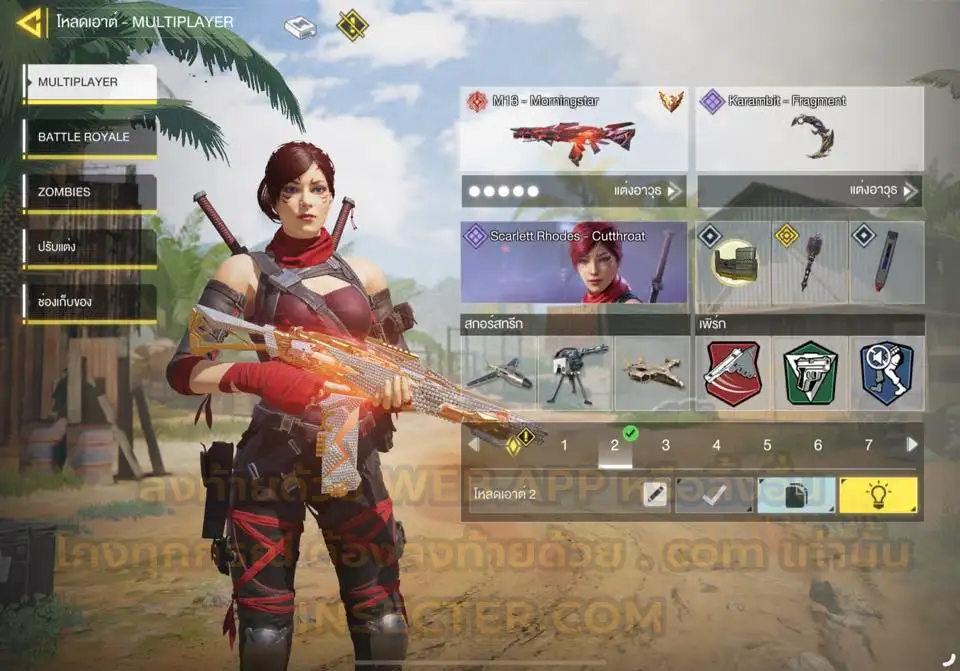Show next loadouts with the right arrow

(x=911, y=445)
